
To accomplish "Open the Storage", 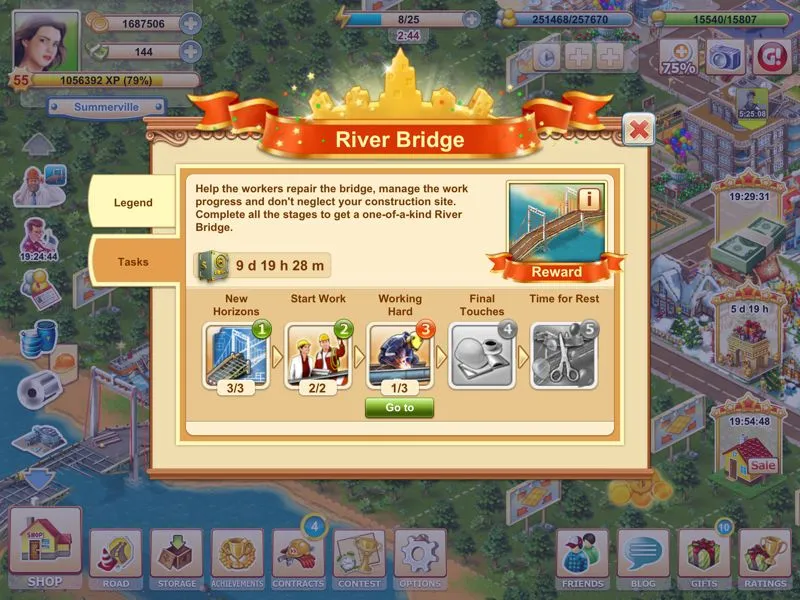I will pyautogui.click(x=177, y=558).
